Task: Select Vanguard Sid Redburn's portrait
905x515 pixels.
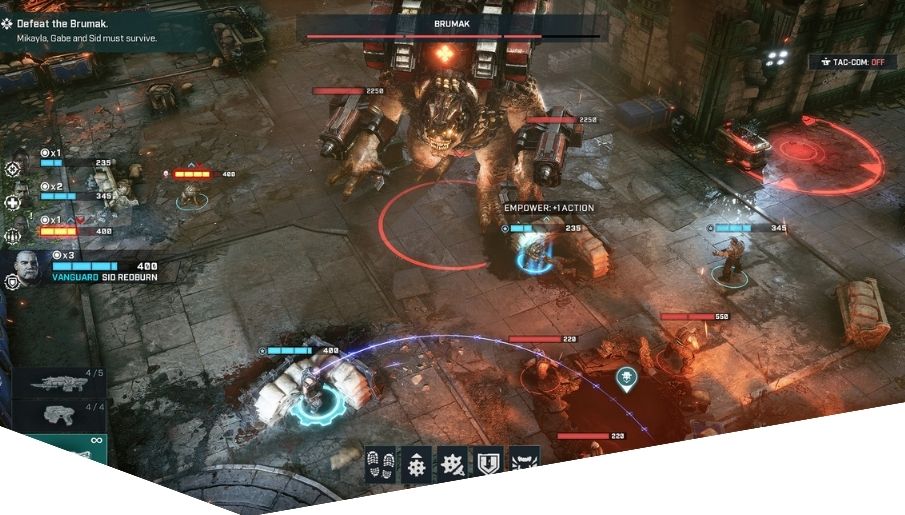Action: pos(28,268)
